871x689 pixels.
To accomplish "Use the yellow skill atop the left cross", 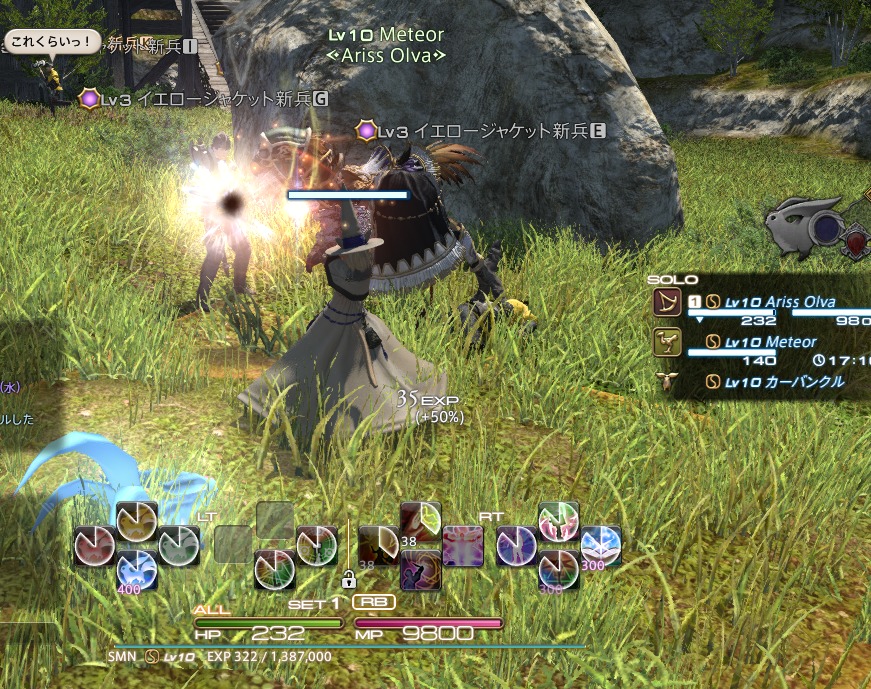I will click(136, 521).
